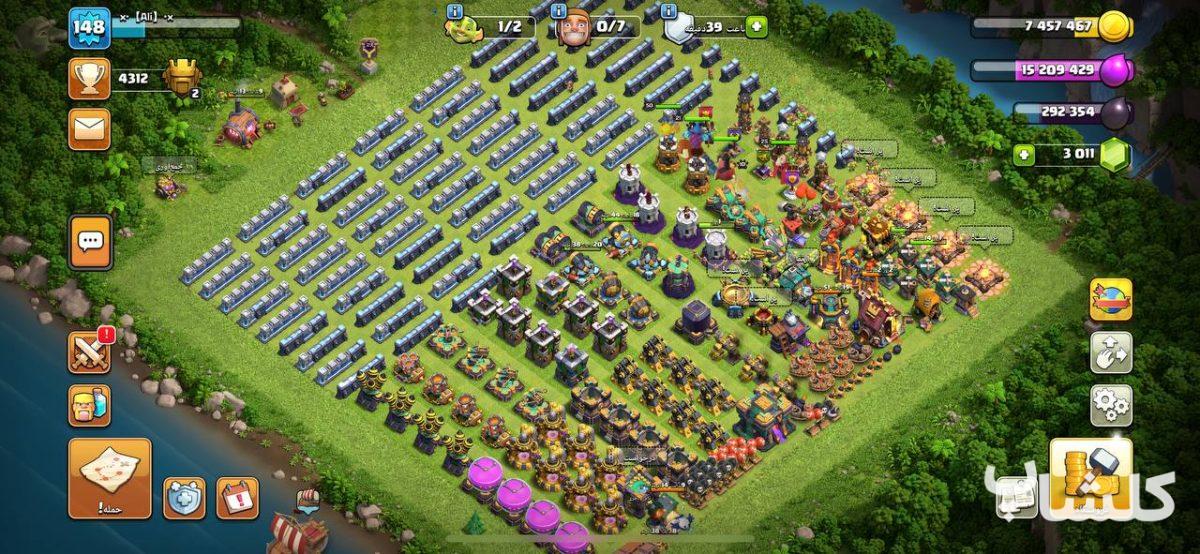The width and height of the screenshot is (1200, 554).
Task: Show info for the goblin builder counter
Action: [457, 11]
